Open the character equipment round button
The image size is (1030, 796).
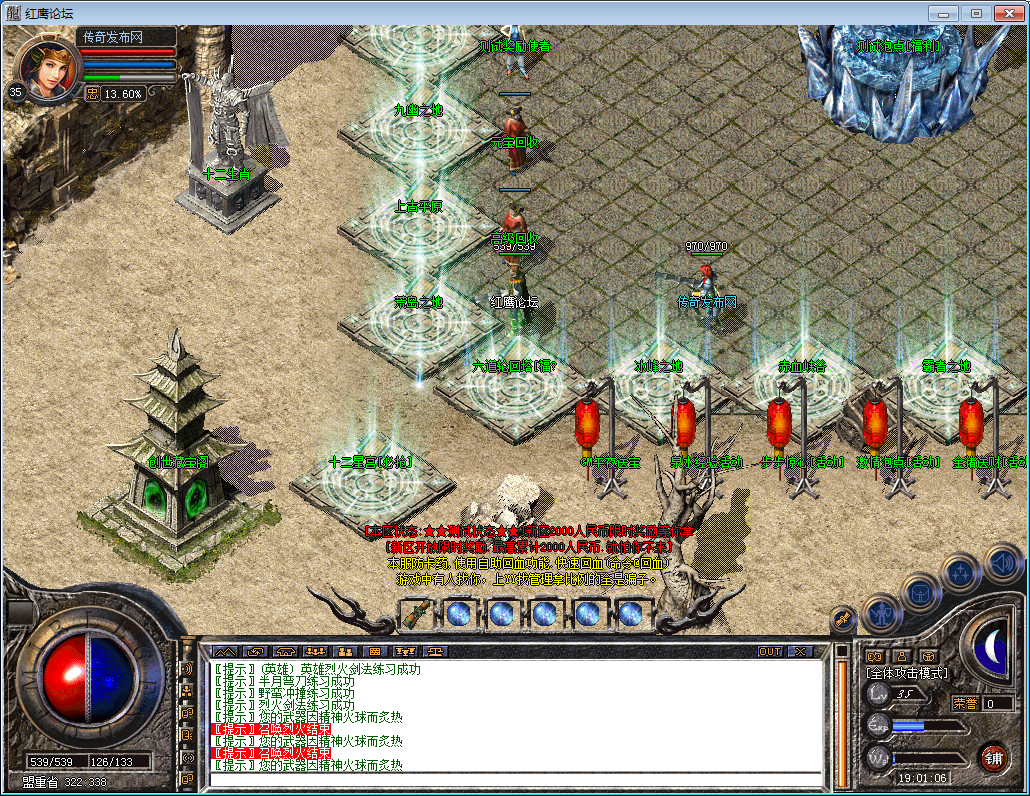(x=882, y=611)
